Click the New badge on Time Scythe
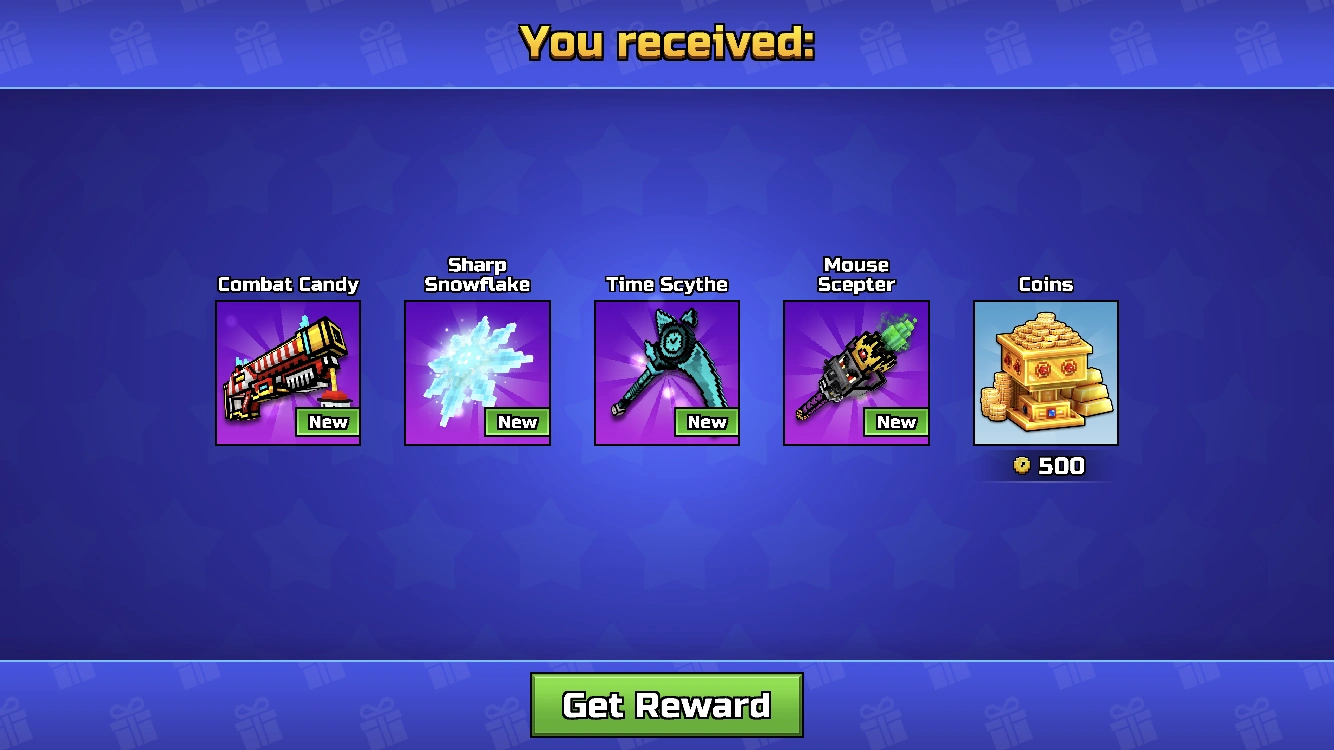The height and width of the screenshot is (750, 1334). click(708, 422)
